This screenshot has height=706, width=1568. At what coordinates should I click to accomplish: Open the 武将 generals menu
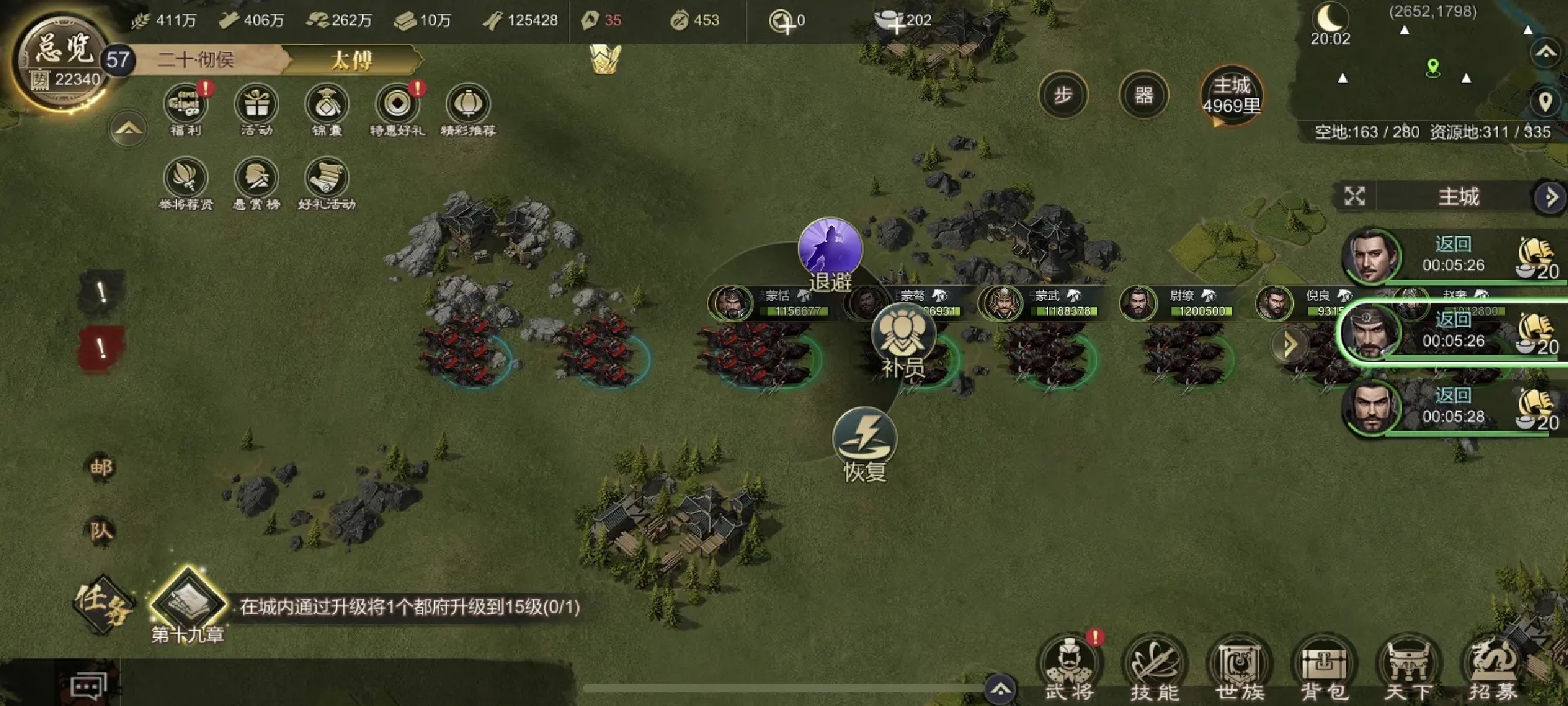tap(1070, 668)
